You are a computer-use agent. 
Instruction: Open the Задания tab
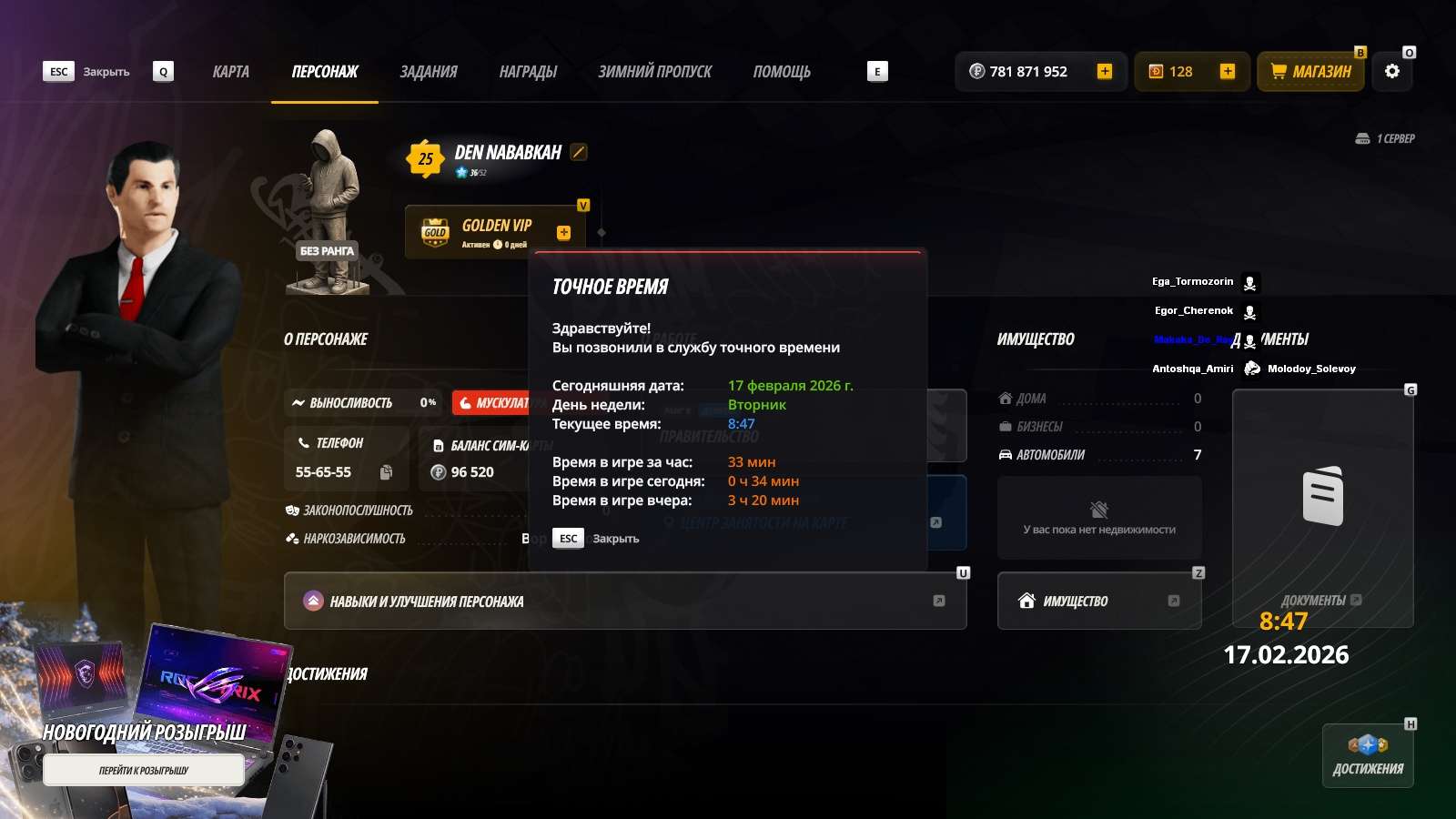[x=429, y=72]
